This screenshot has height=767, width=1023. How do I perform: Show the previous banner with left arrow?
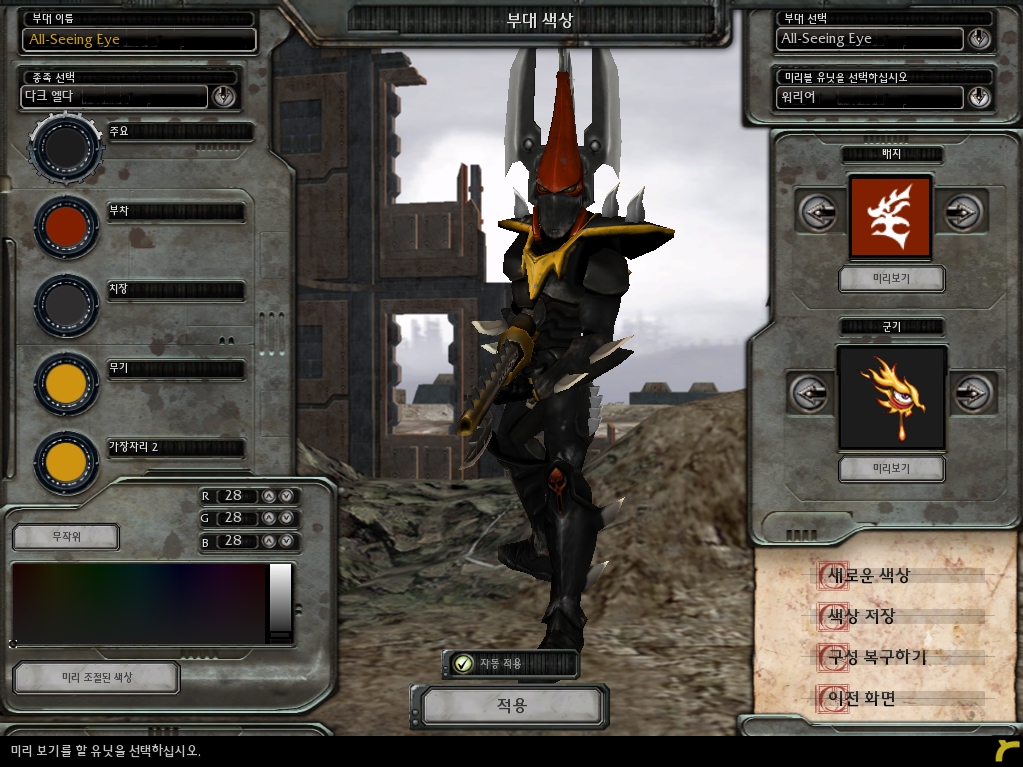(x=809, y=393)
